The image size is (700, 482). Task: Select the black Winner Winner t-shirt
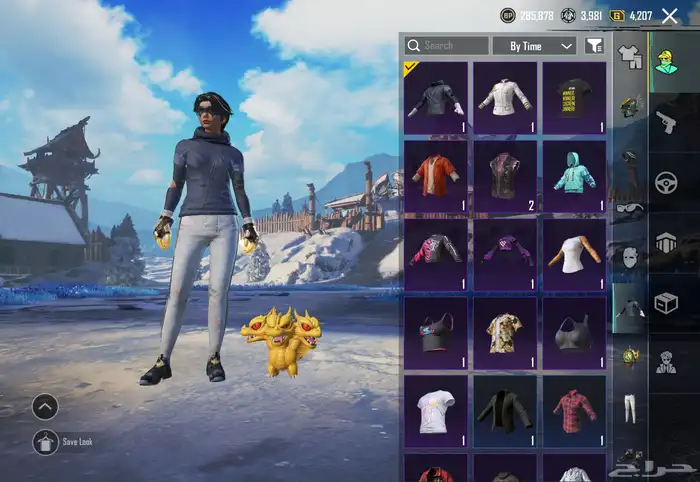pos(575,97)
